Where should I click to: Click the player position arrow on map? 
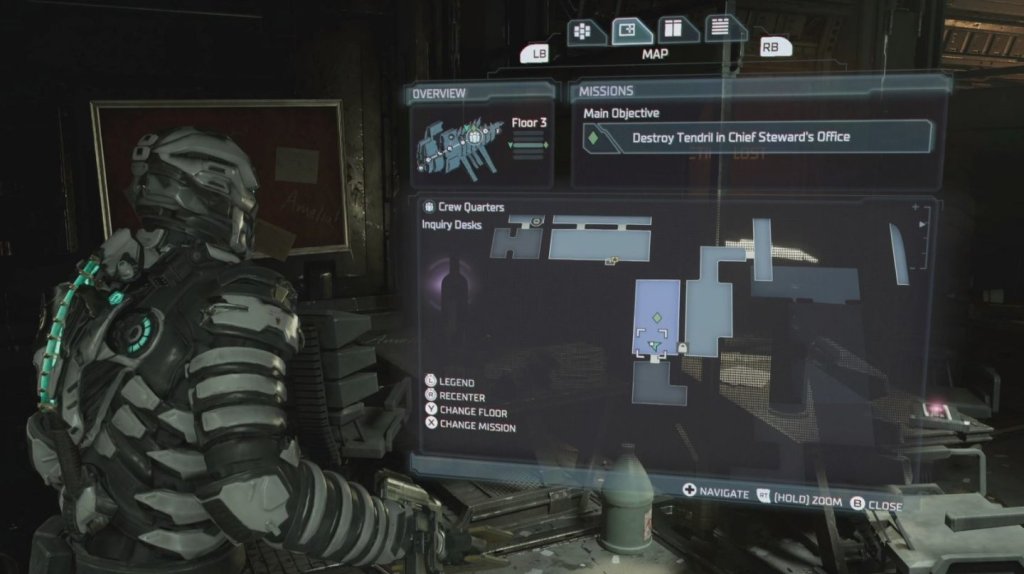pos(653,346)
